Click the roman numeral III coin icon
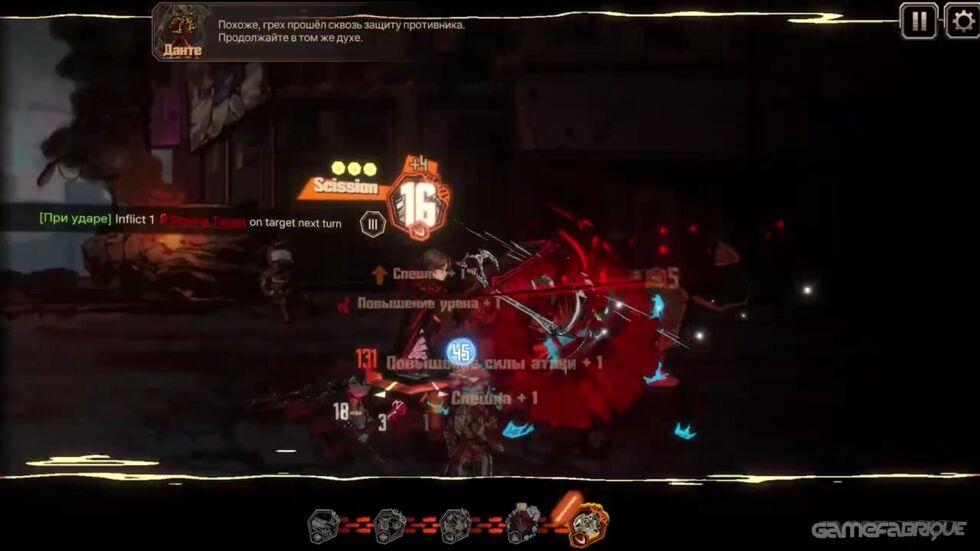 tap(372, 224)
